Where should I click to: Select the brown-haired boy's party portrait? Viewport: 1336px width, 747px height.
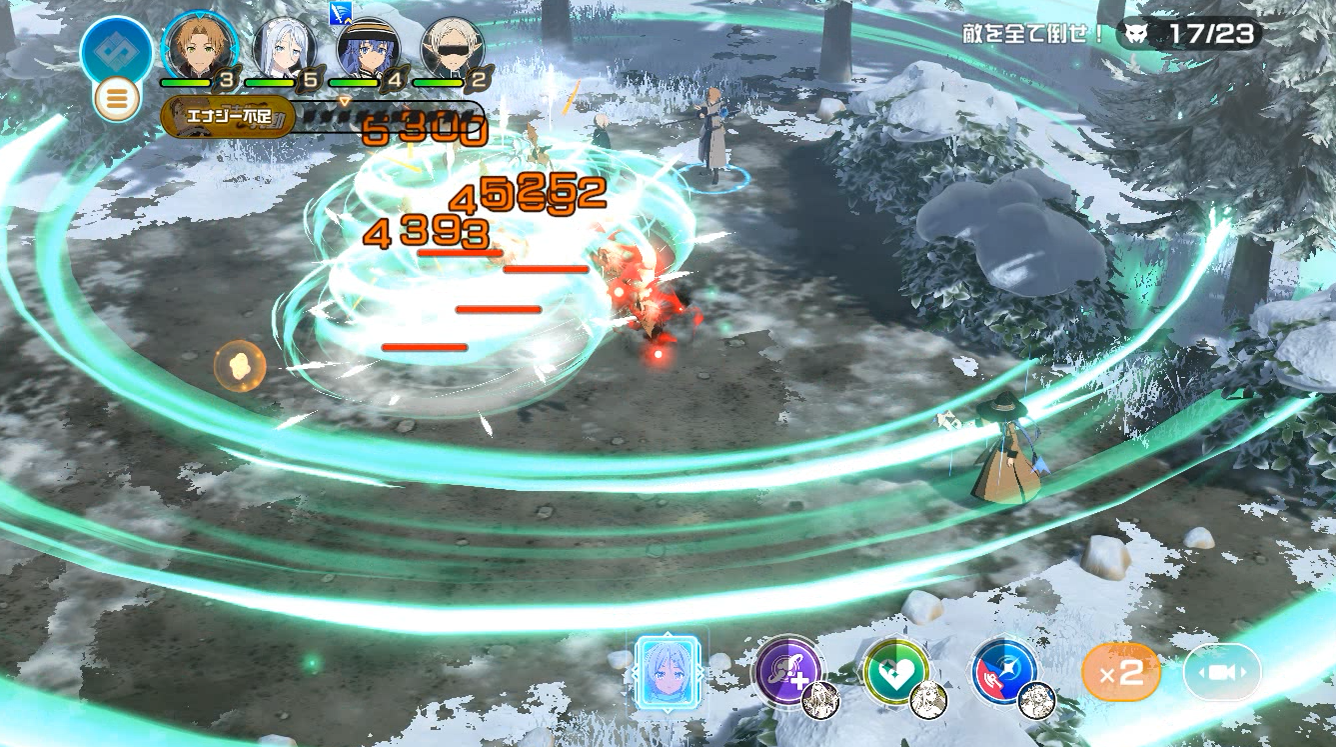coord(200,46)
